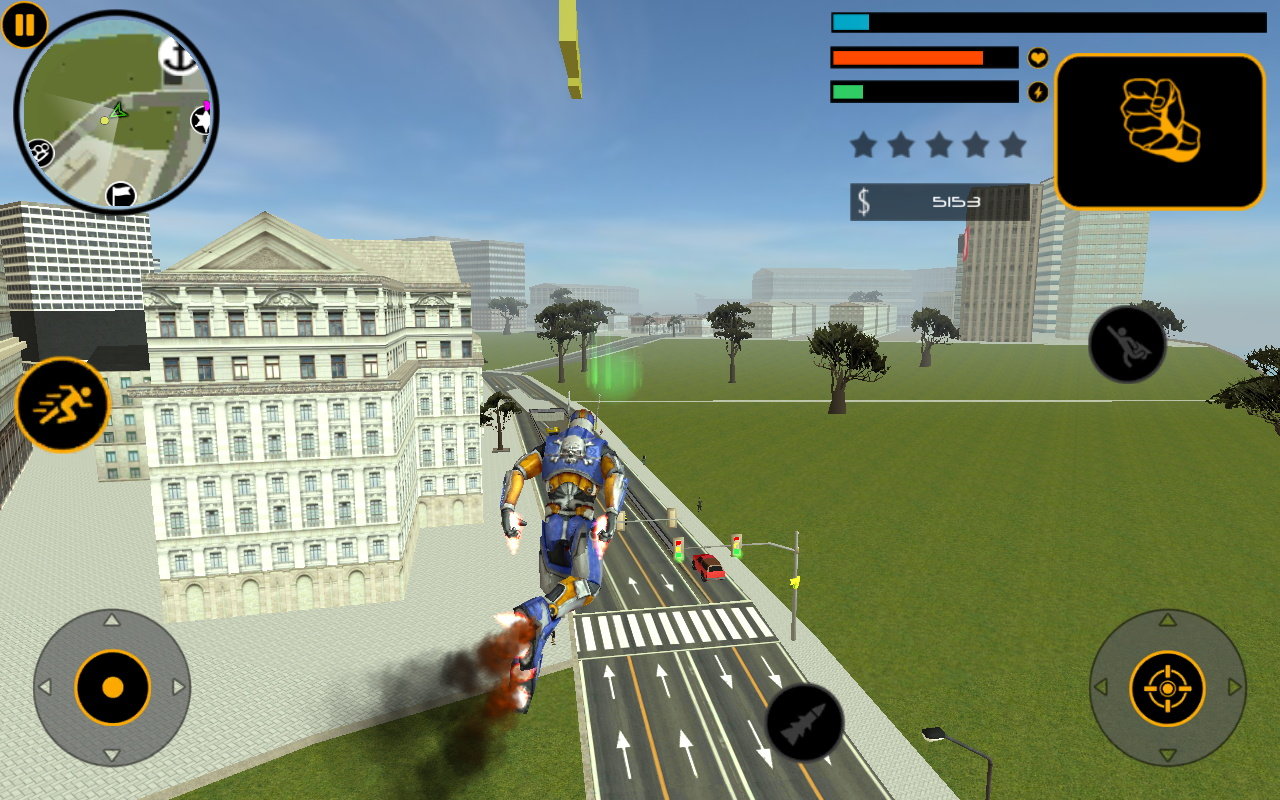Tap the movement joystick center
This screenshot has height=800, width=1280.
[112, 688]
